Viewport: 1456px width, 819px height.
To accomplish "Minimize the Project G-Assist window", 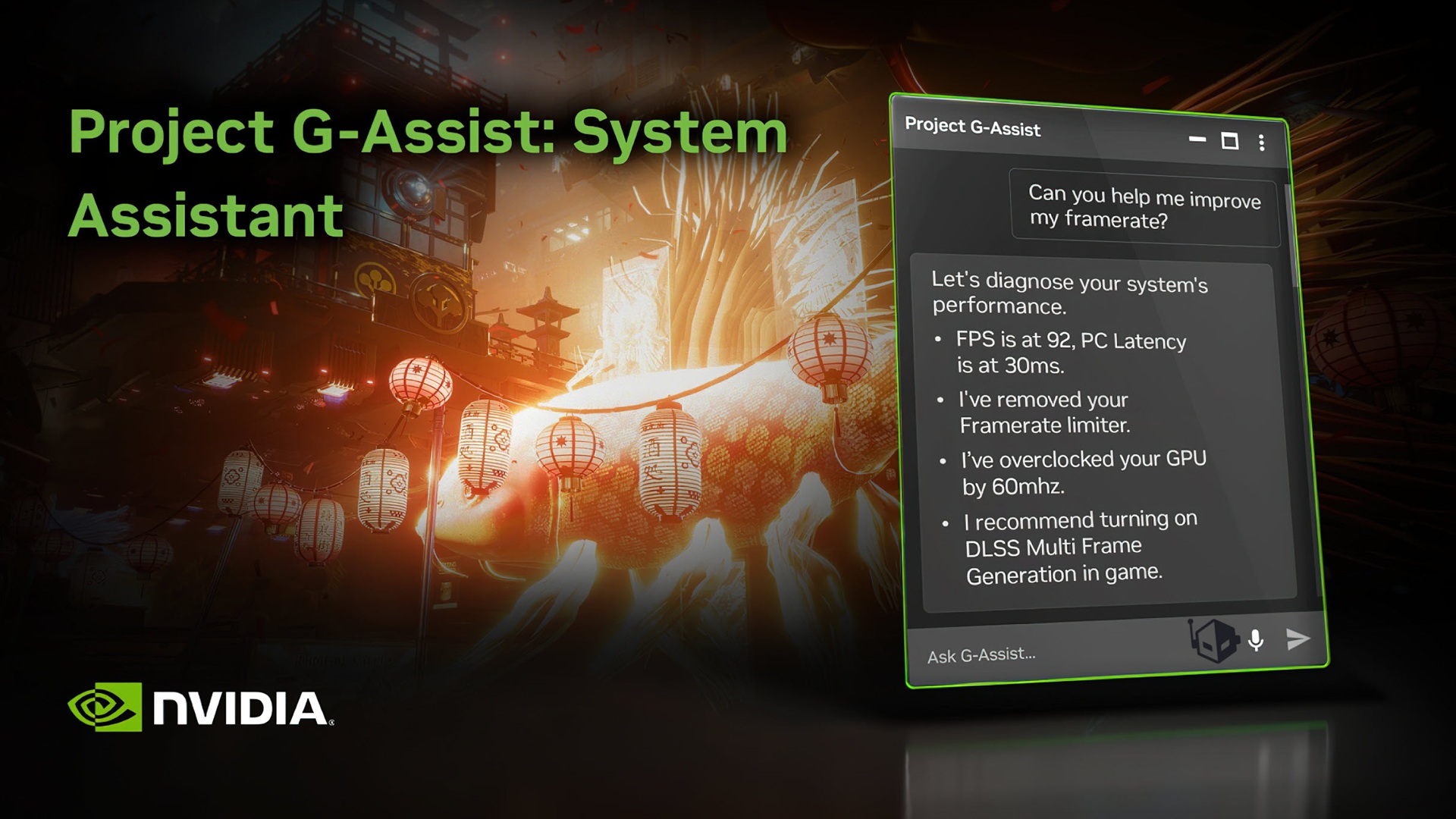I will 1197,140.
